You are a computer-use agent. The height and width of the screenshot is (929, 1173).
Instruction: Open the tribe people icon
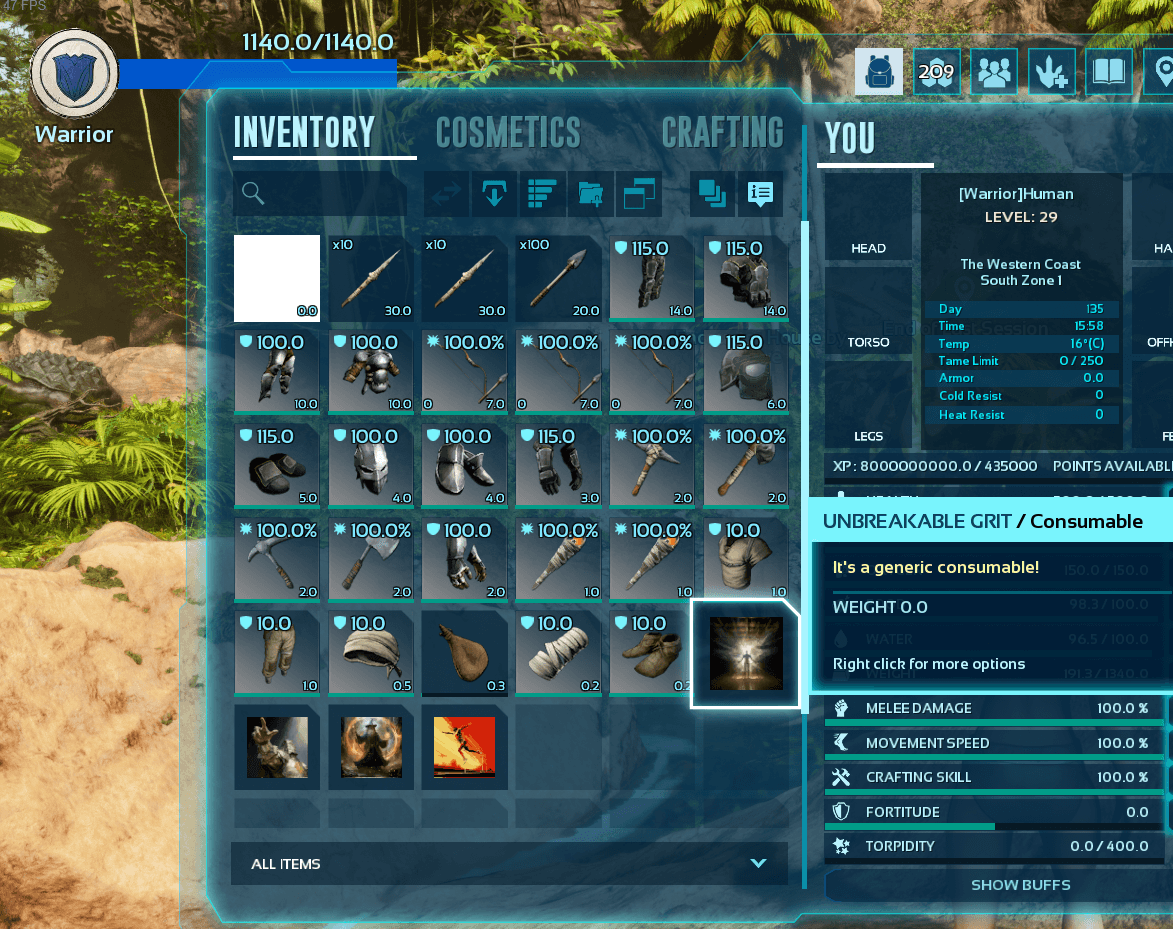994,72
